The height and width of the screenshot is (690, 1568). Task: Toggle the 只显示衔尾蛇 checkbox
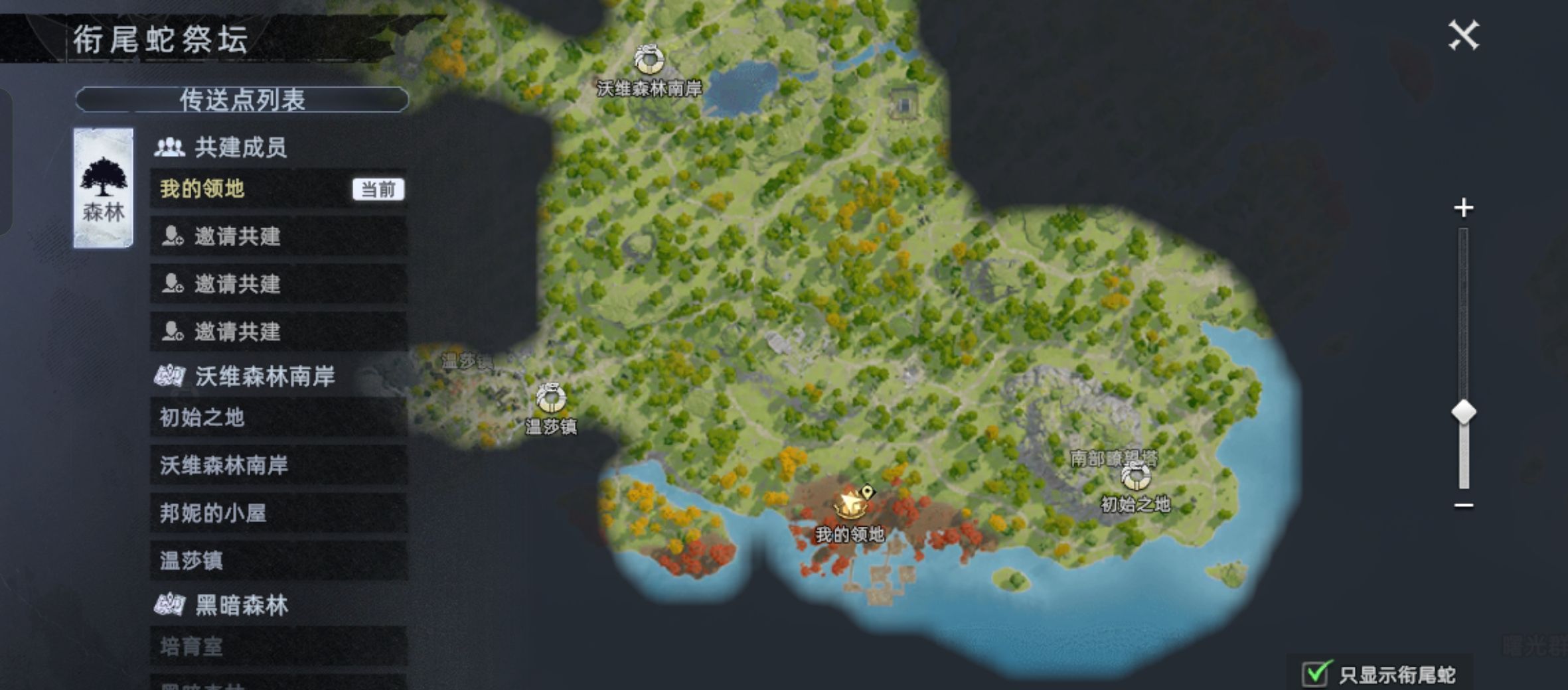click(x=1315, y=674)
